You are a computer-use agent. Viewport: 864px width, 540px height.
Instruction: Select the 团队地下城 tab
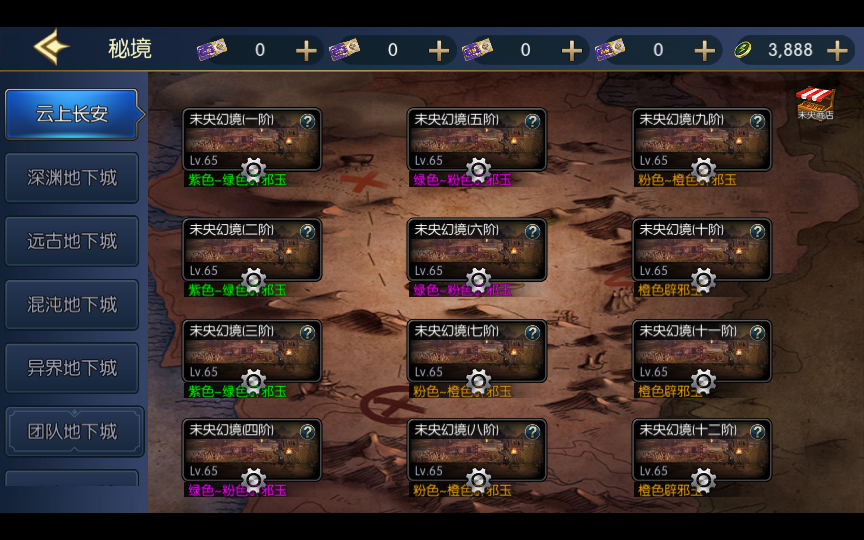[x=72, y=431]
